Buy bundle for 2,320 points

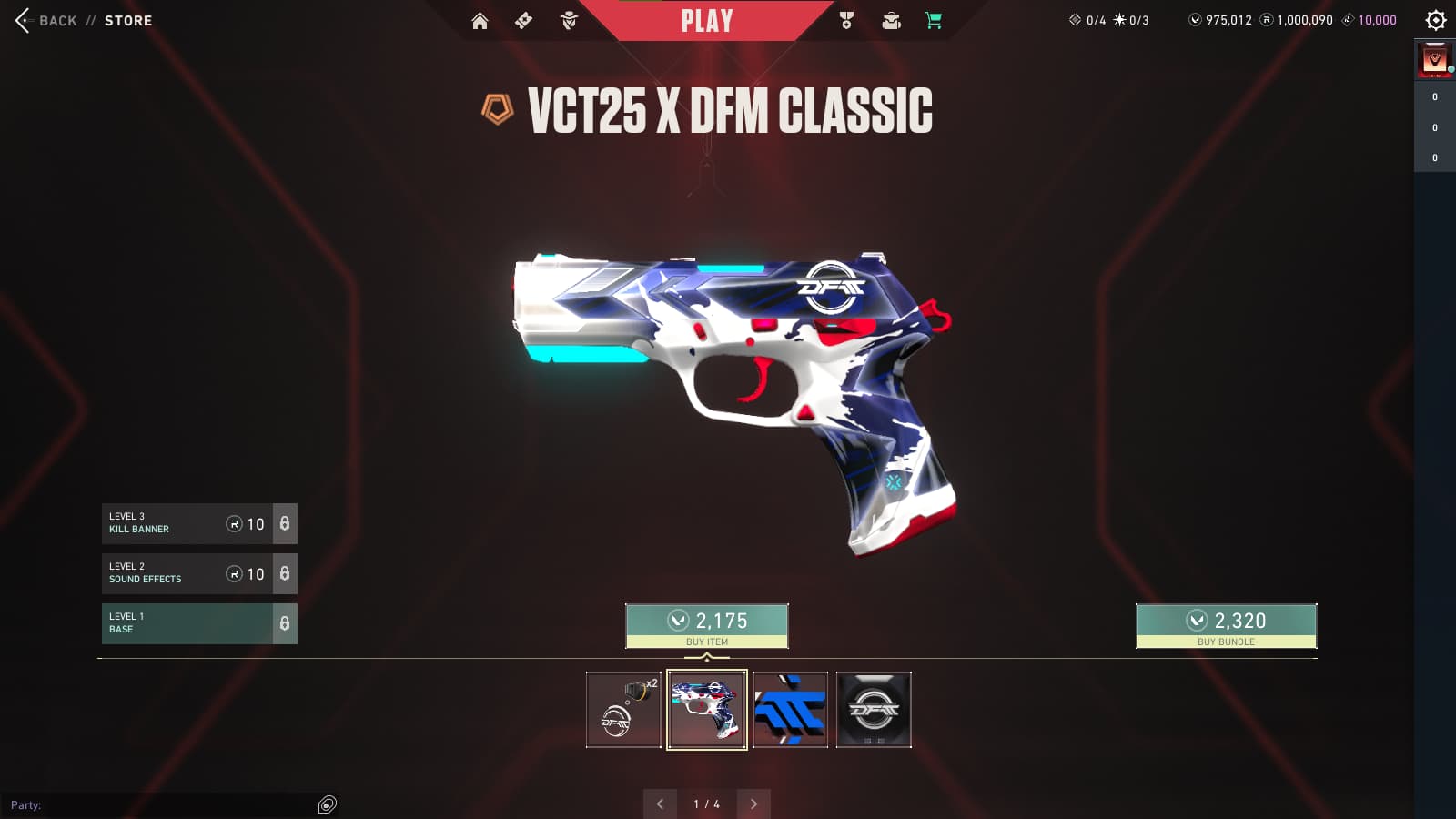pos(1226,626)
